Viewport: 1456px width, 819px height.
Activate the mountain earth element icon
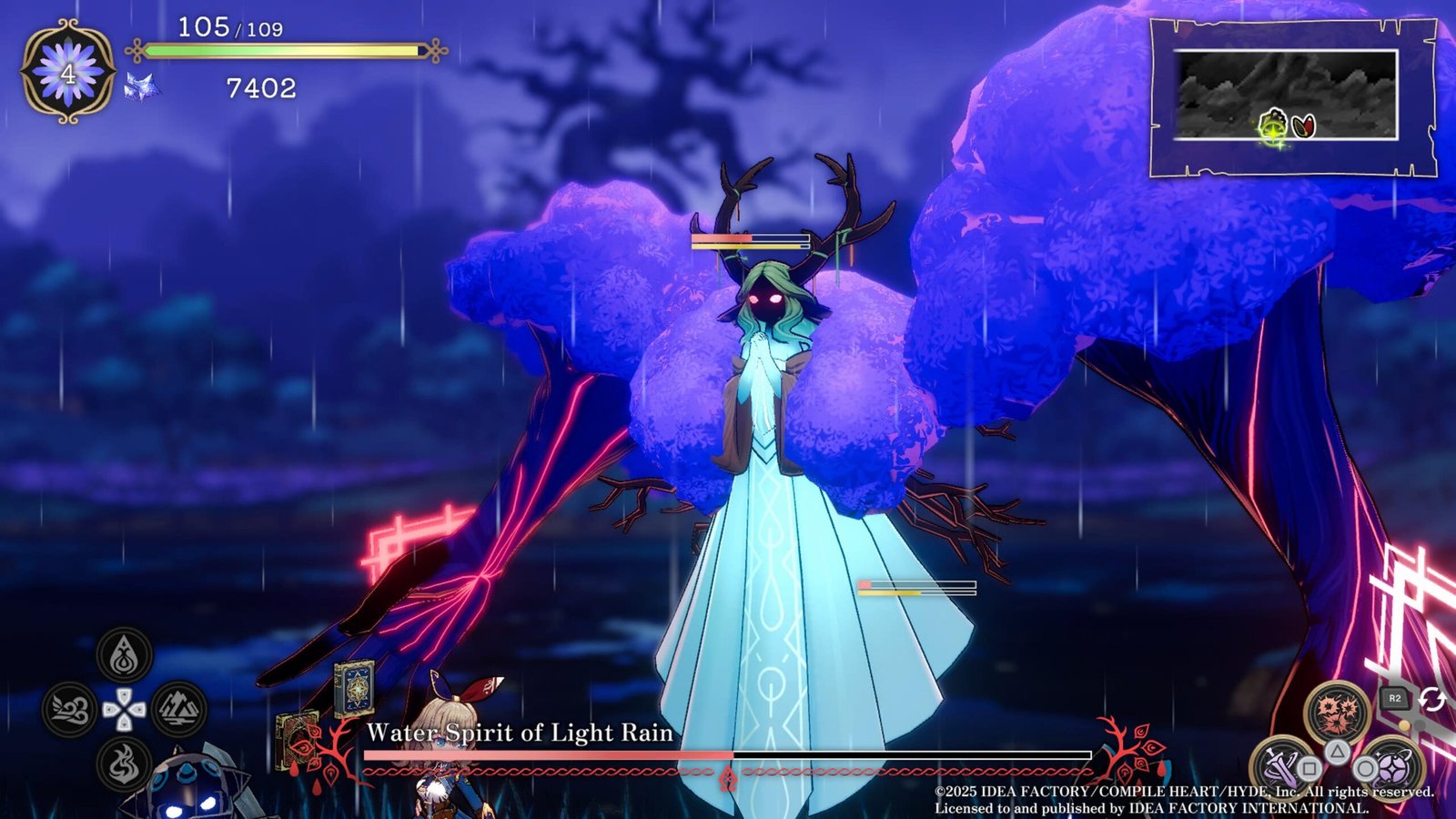click(x=178, y=710)
